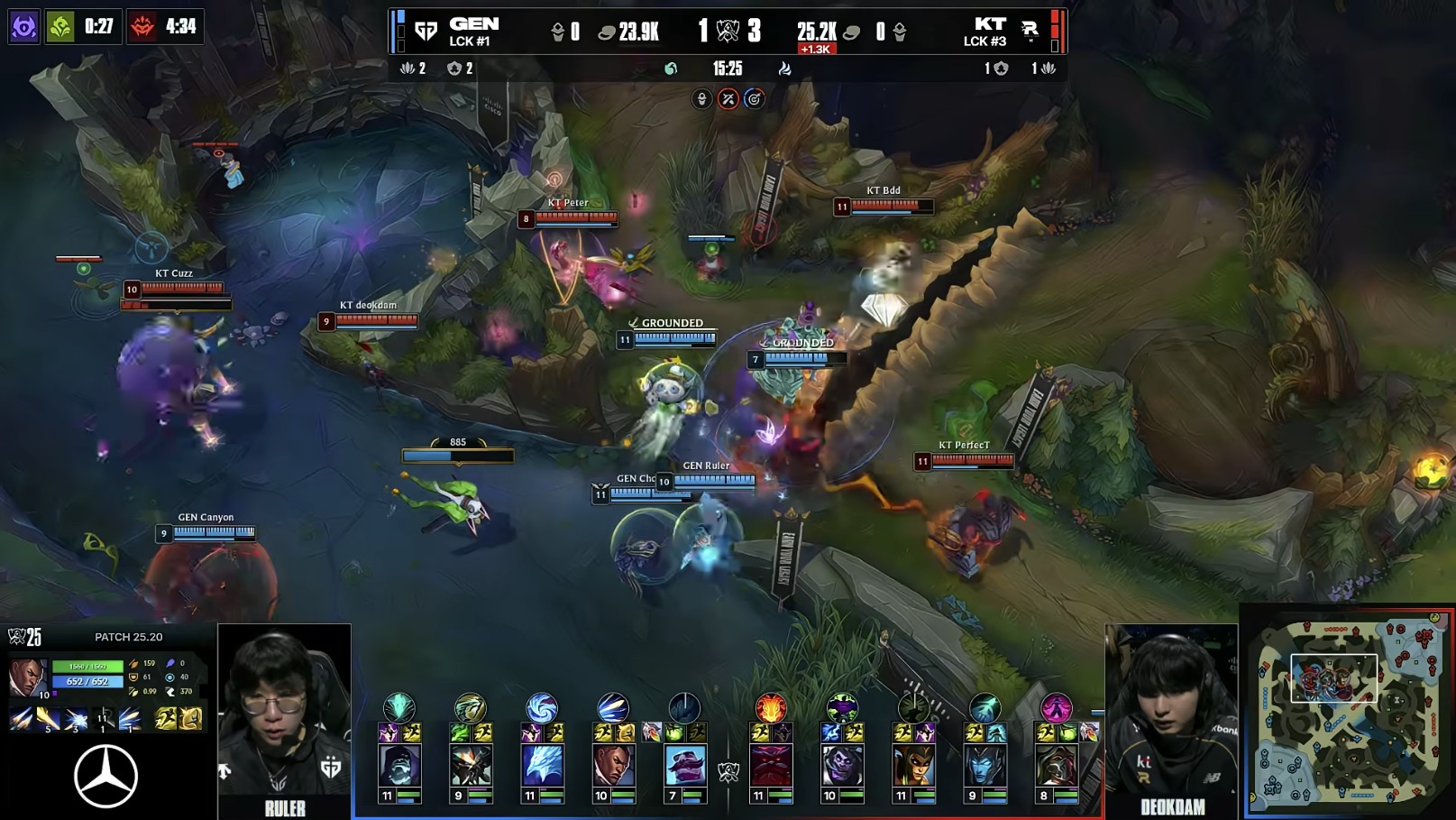Image resolution: width=1456 pixels, height=820 pixels.
Task: Toggle the crossed-swords icon below the game timer
Action: 728,99
